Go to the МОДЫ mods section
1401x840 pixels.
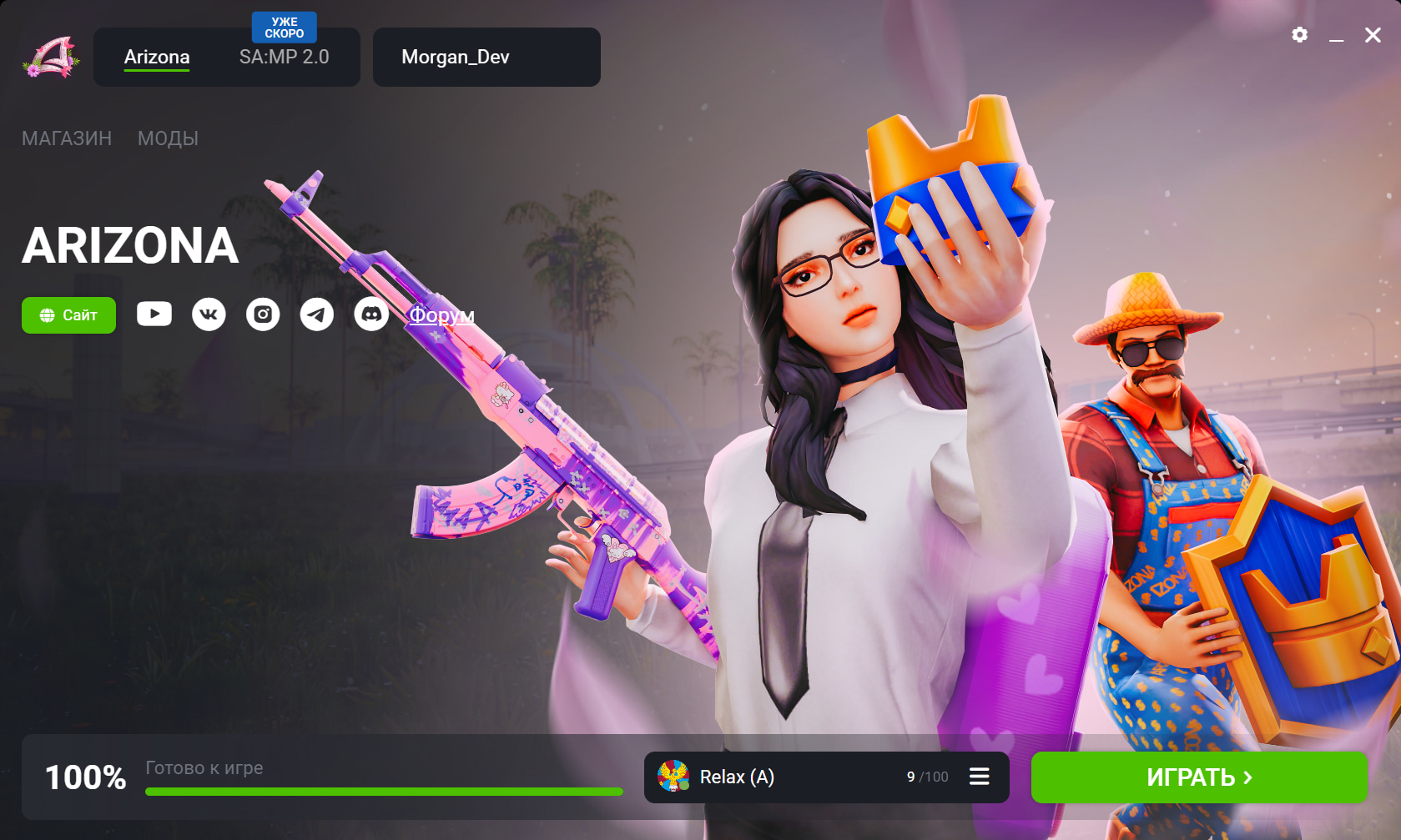click(168, 138)
